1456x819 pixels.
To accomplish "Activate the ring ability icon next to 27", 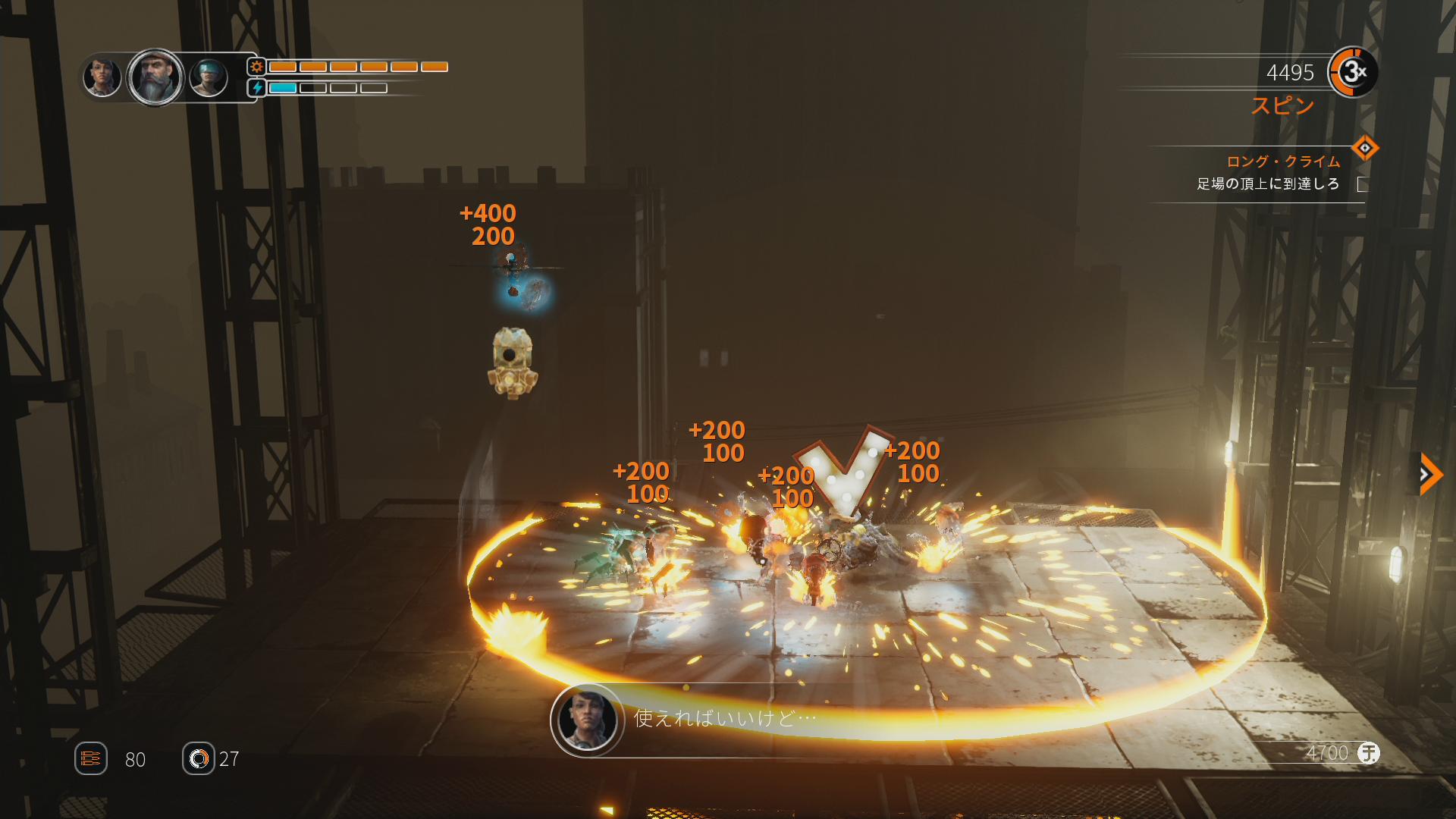I will click(x=199, y=758).
